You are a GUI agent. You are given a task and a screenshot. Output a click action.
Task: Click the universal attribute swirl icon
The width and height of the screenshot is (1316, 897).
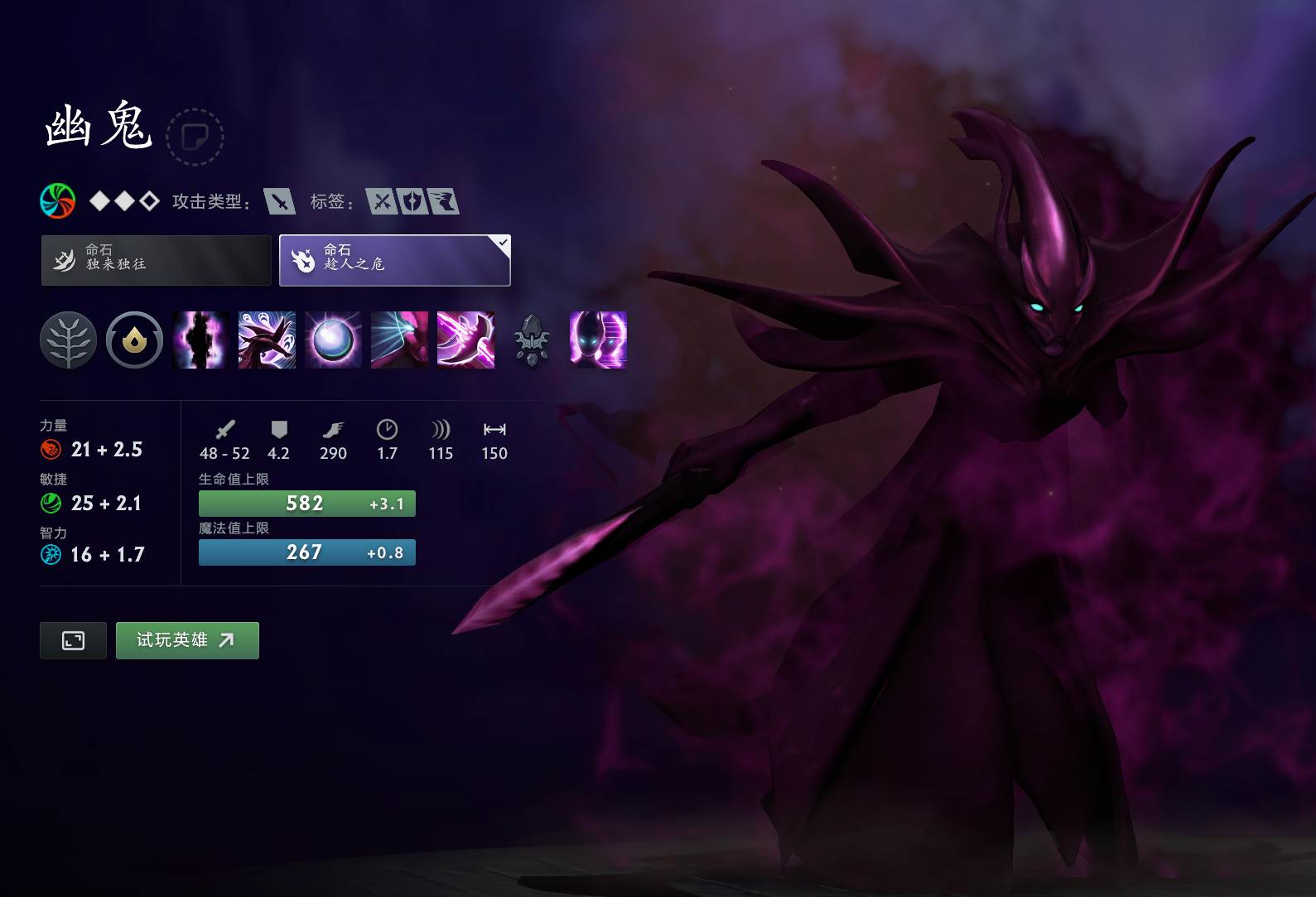(x=58, y=201)
